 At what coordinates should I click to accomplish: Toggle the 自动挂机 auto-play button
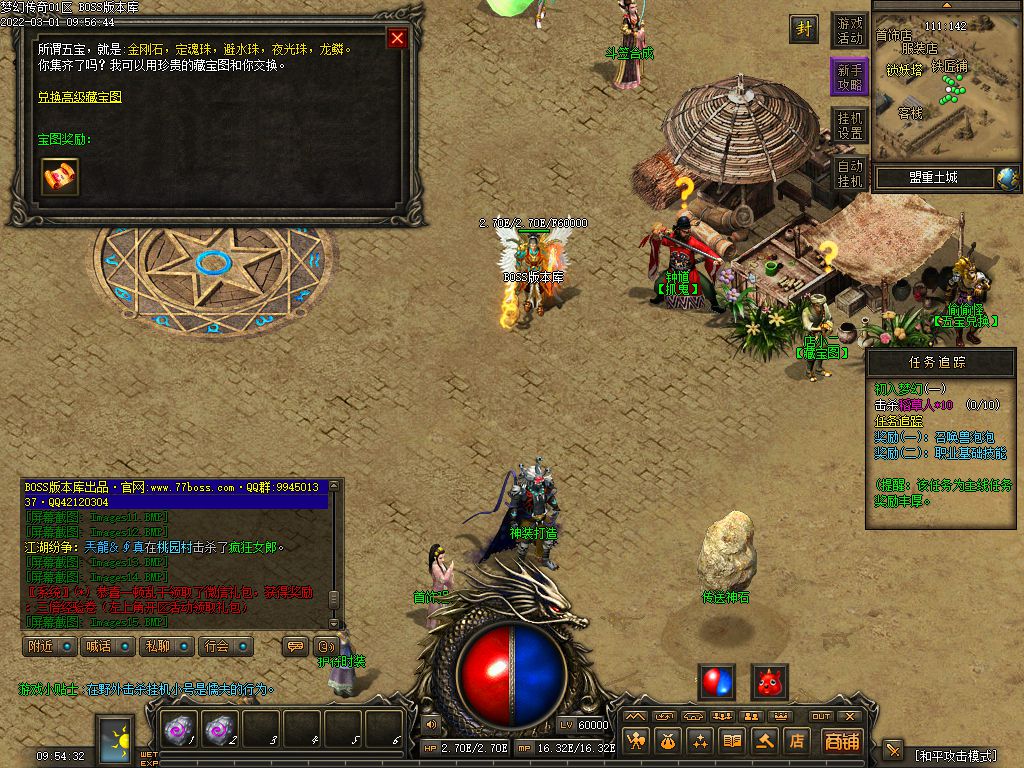coord(850,173)
